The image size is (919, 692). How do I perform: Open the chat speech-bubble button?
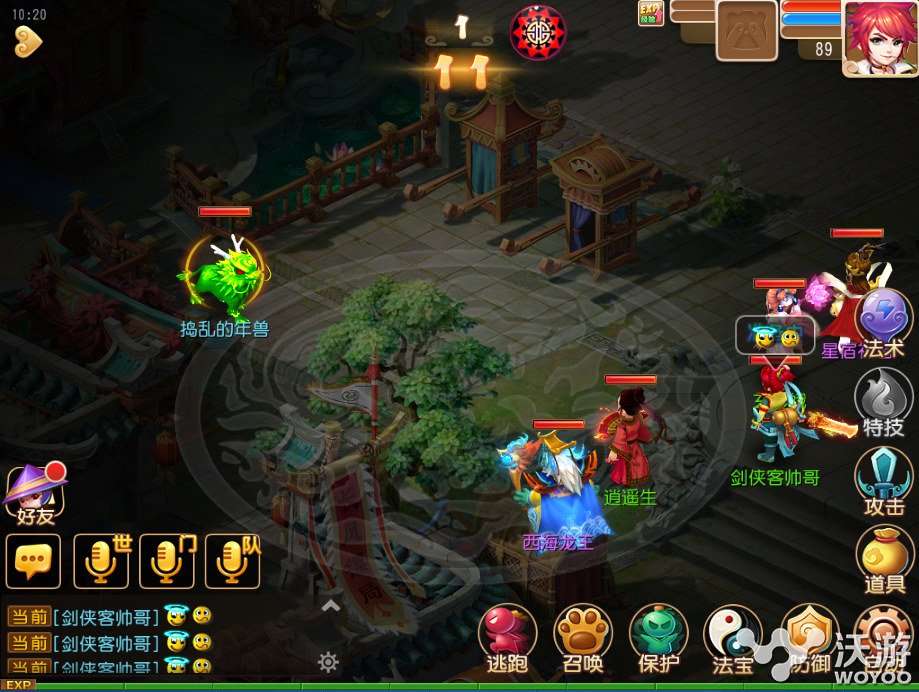click(x=33, y=561)
